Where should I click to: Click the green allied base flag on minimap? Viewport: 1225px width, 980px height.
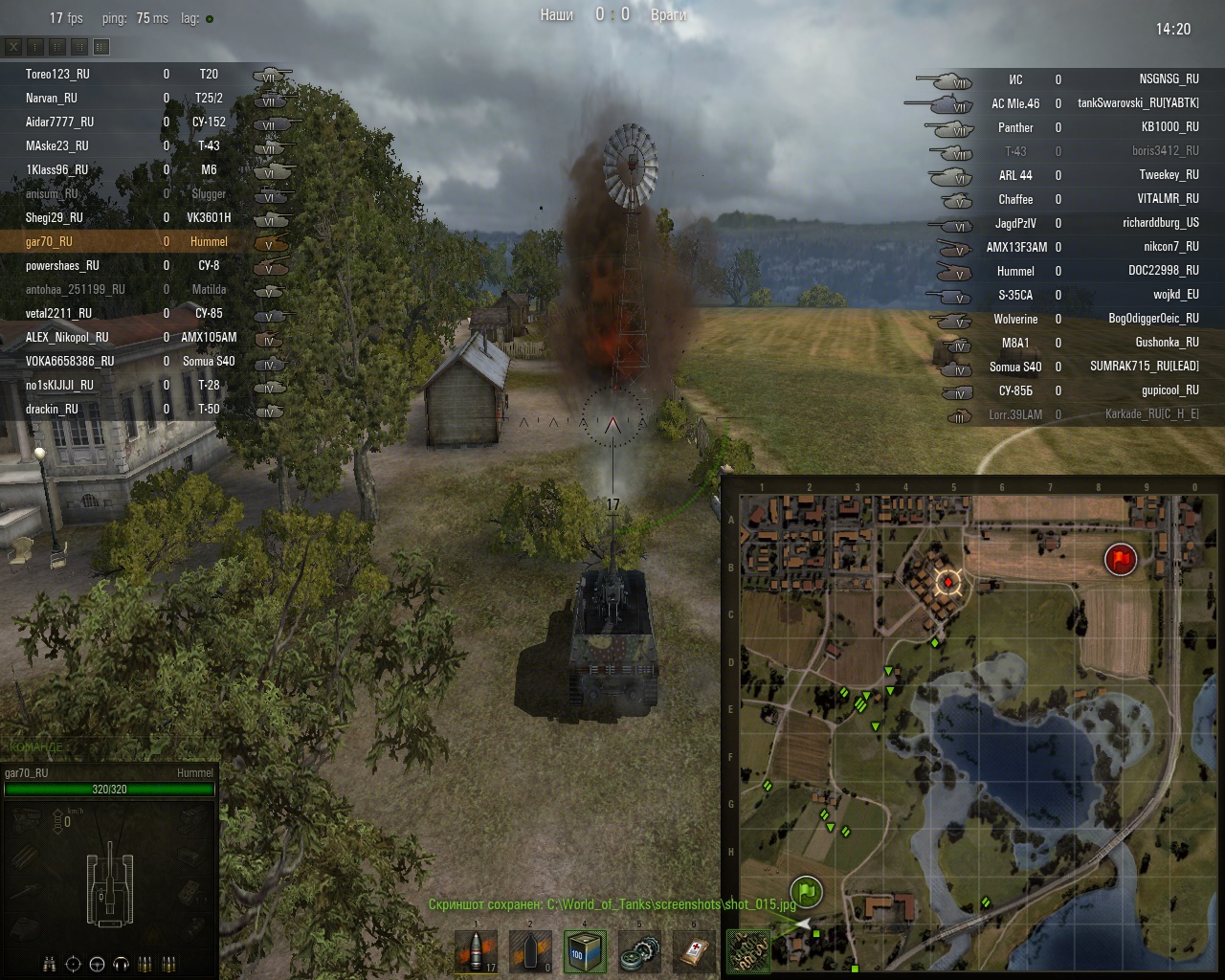[x=807, y=892]
